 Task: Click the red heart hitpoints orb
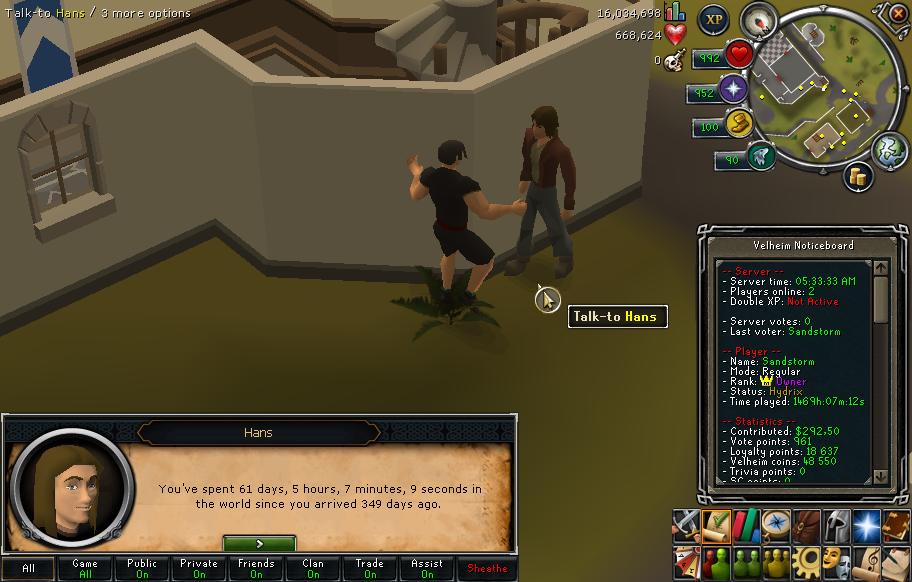pos(739,55)
